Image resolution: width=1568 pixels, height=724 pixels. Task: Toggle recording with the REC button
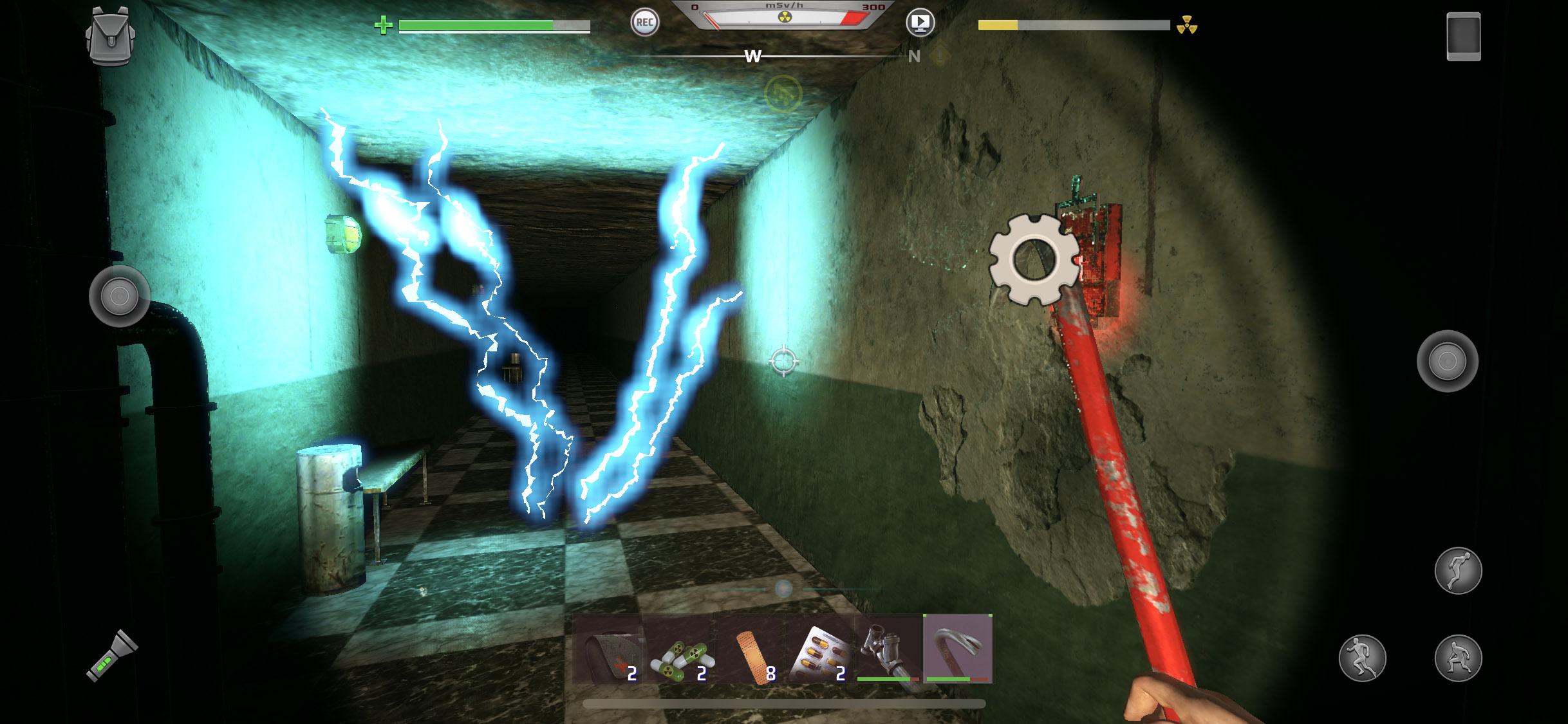[646, 23]
